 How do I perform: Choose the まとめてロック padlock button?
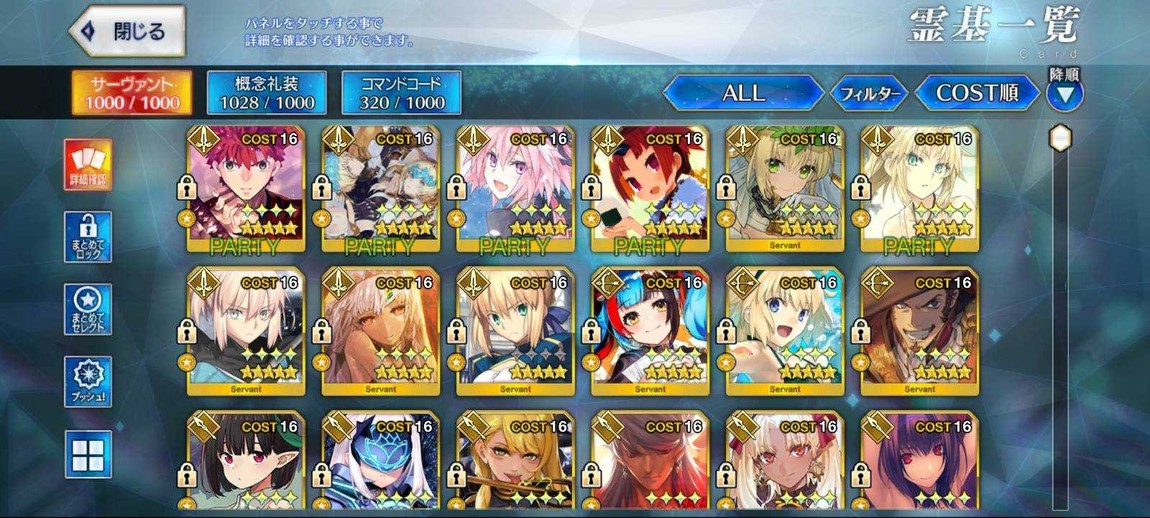coord(89,237)
